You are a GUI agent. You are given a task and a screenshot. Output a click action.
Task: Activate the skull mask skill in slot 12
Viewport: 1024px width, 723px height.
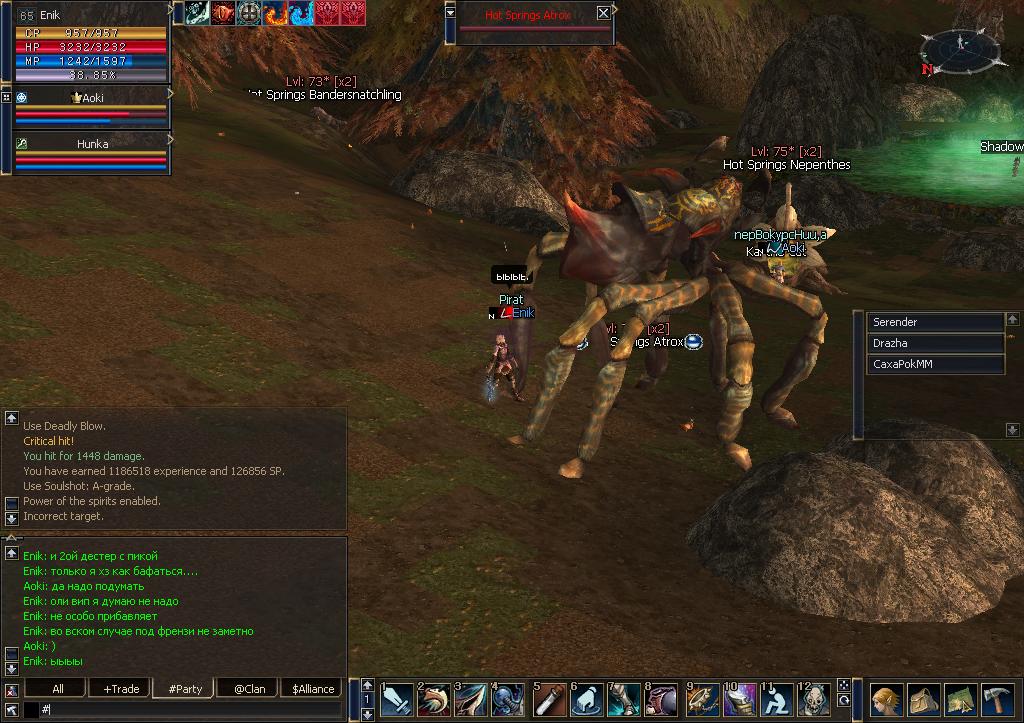(814, 699)
